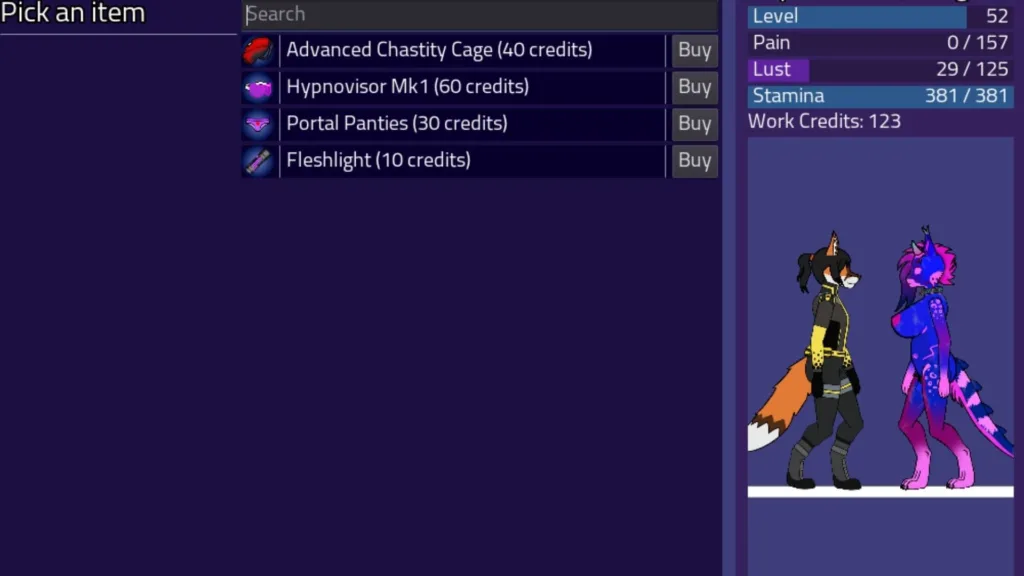
Task: Click the Search field above the item list
Action: point(480,14)
